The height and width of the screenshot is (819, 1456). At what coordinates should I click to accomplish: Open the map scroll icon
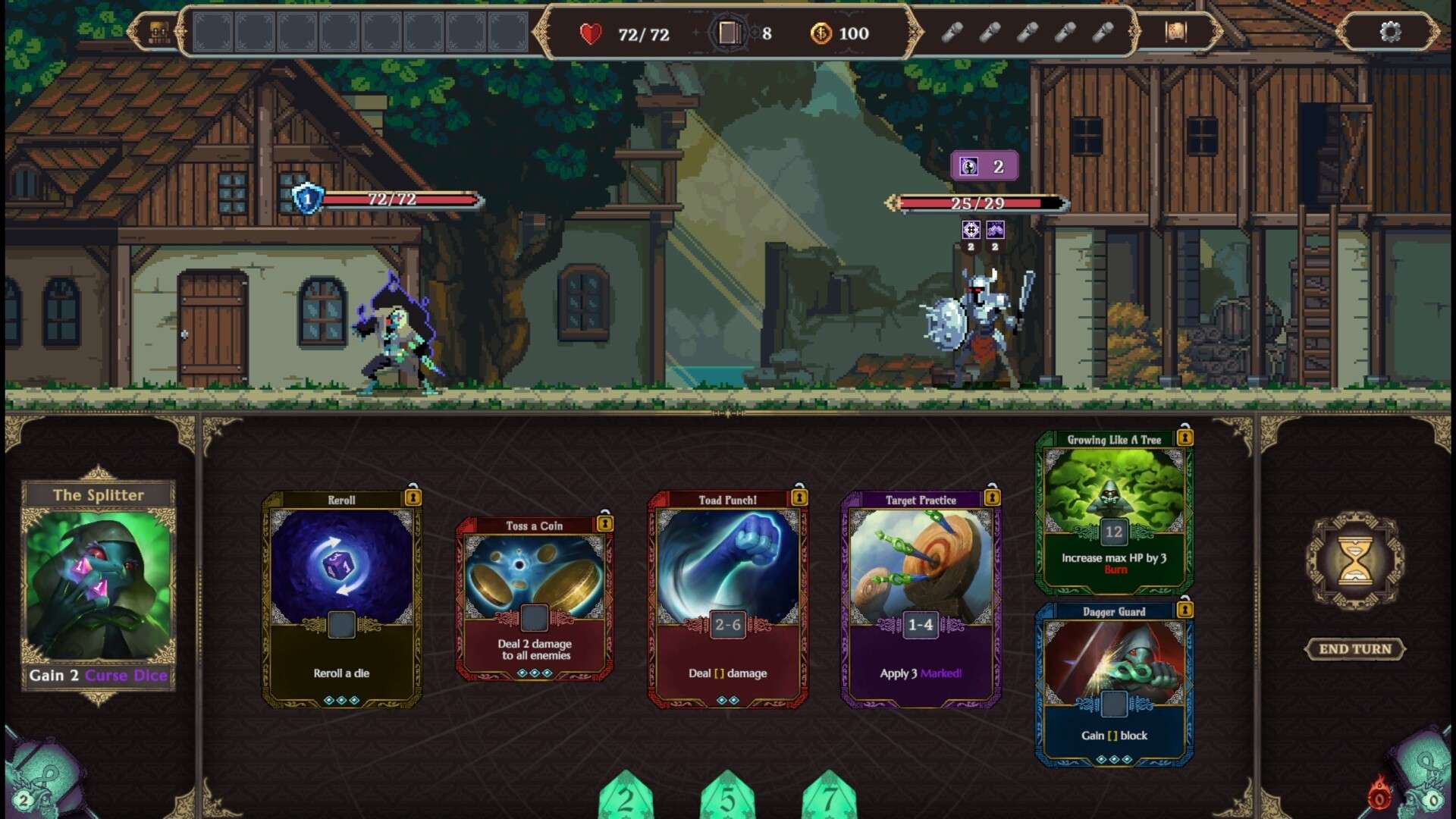1175,32
